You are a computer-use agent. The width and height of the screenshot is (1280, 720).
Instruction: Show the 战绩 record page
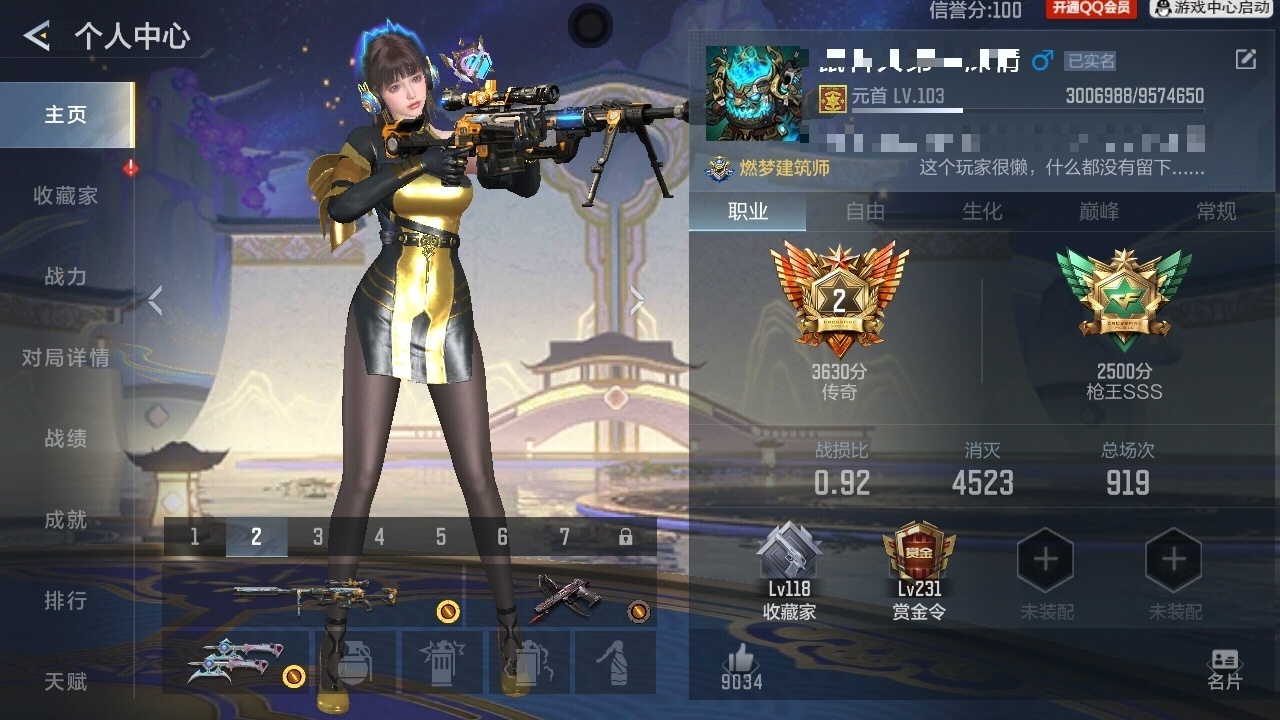(x=66, y=439)
